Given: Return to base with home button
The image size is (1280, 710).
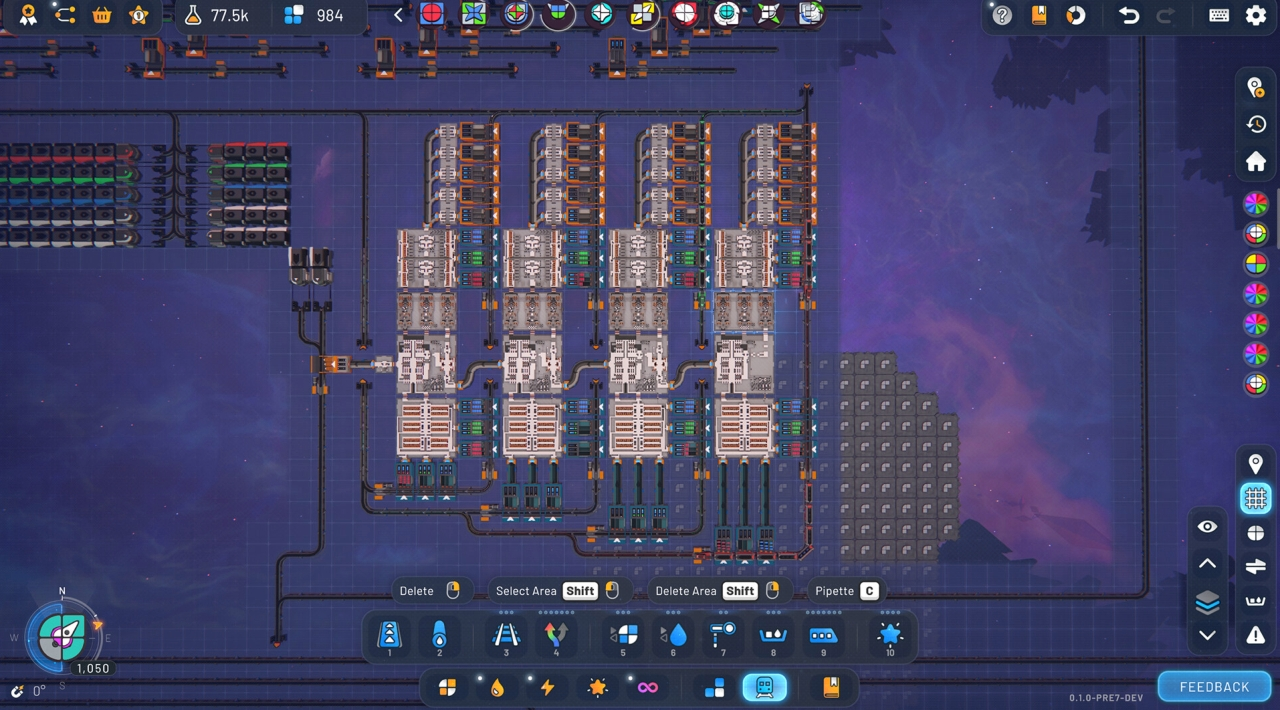Looking at the screenshot, I should click(x=1256, y=161).
